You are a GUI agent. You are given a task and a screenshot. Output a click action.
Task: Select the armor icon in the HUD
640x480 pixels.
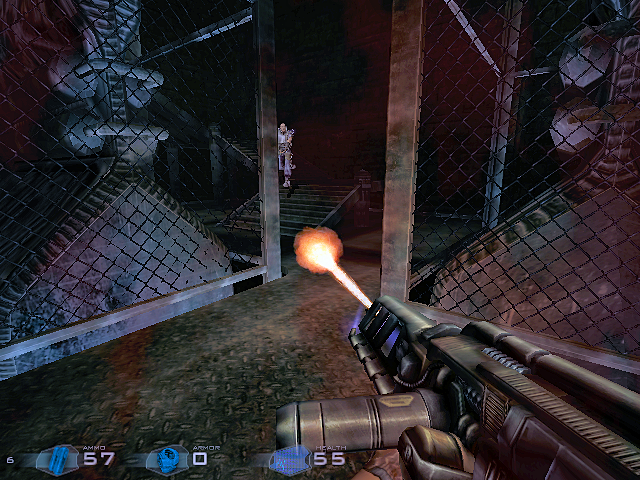tap(165, 460)
